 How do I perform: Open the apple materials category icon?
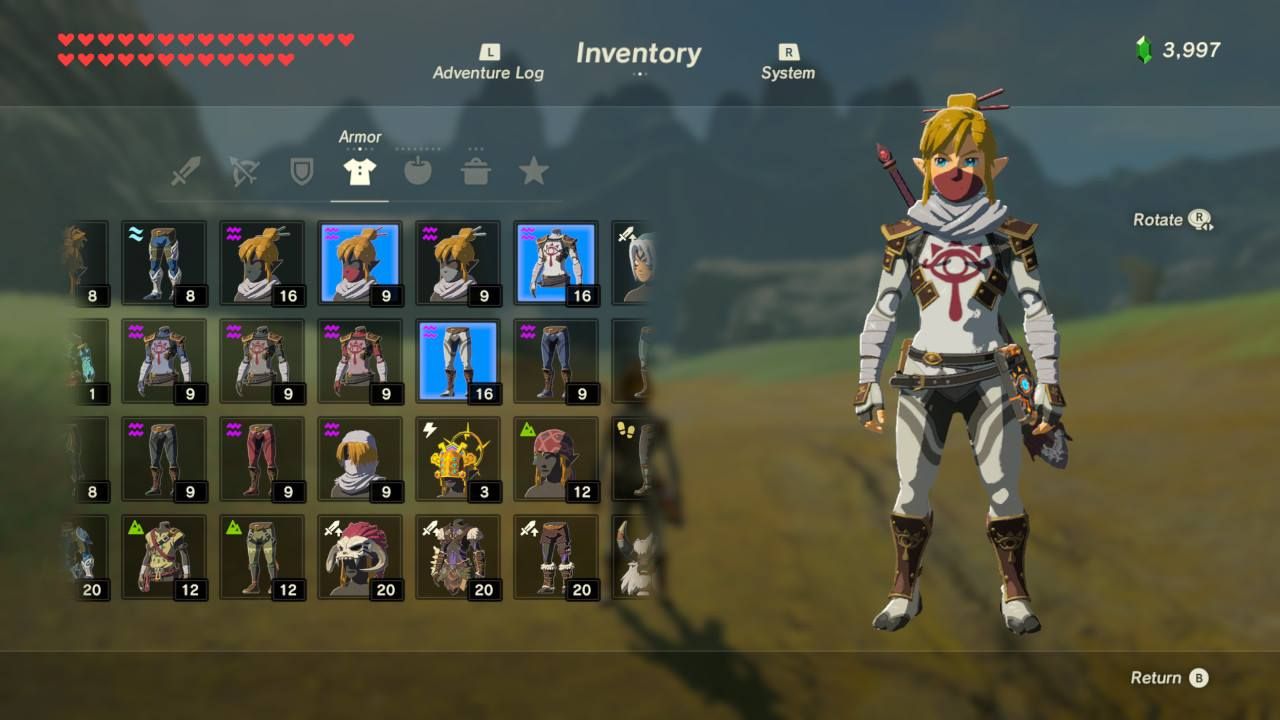pyautogui.click(x=418, y=170)
